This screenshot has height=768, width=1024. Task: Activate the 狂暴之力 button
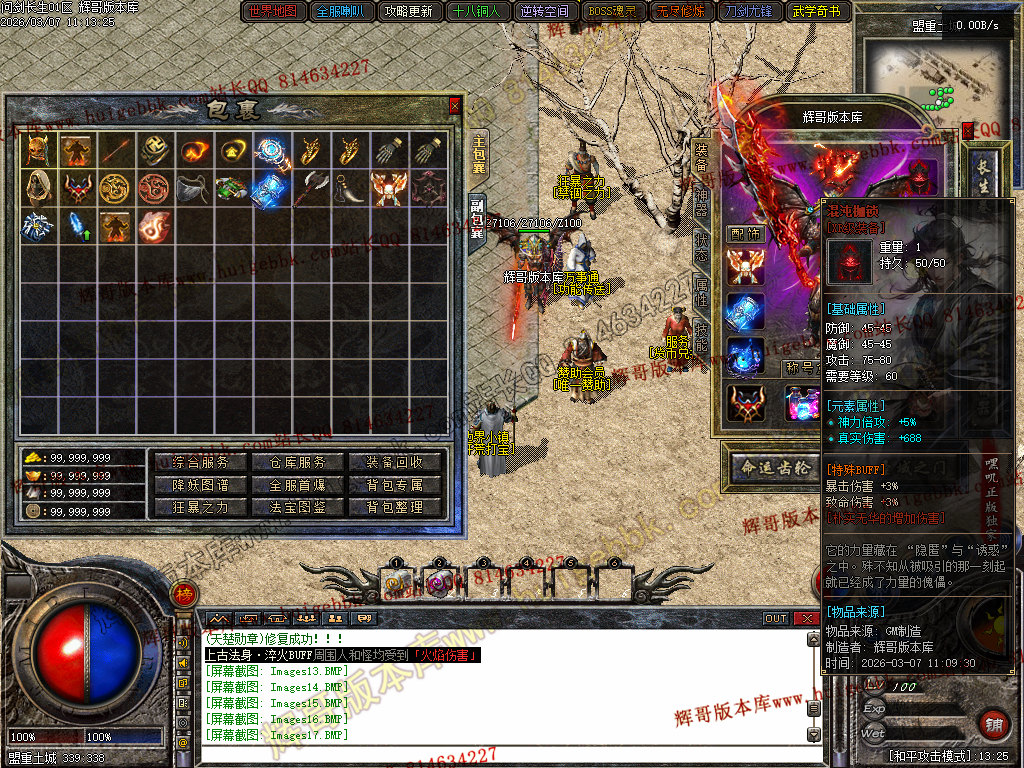[201, 507]
